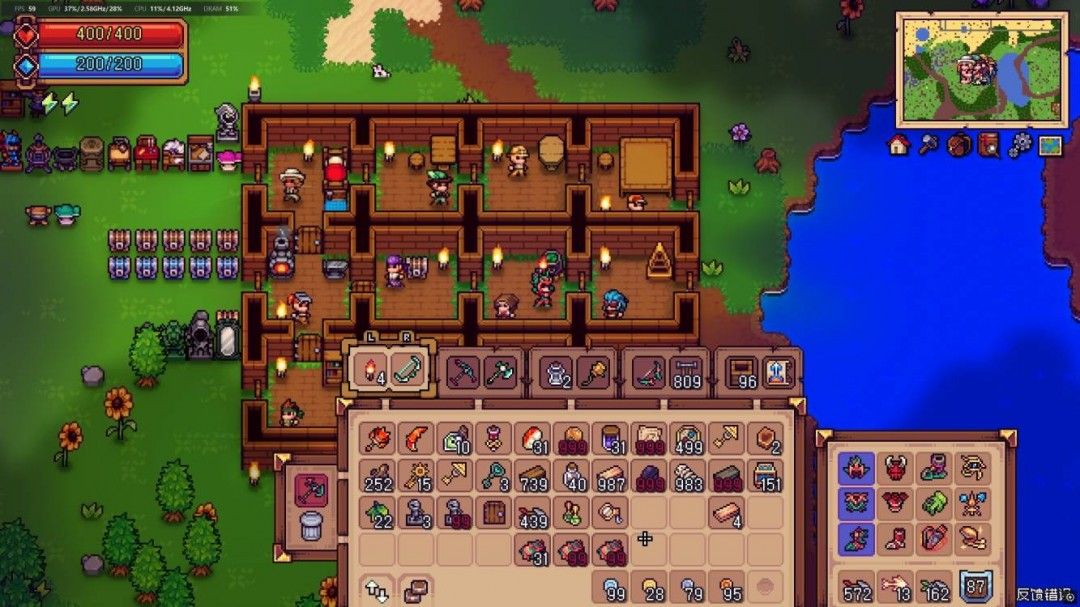Click the stacked chests button
This screenshot has height=607, width=1080.
click(414, 589)
